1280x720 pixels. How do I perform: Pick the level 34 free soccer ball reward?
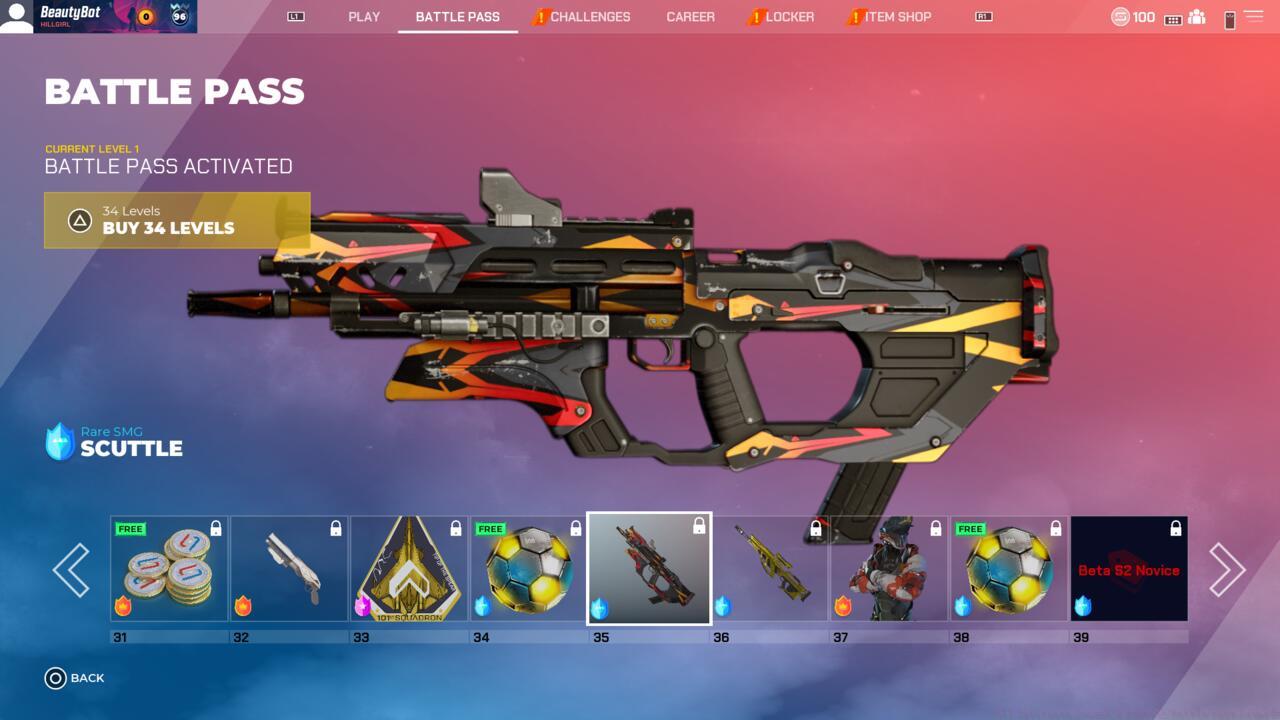tap(529, 569)
